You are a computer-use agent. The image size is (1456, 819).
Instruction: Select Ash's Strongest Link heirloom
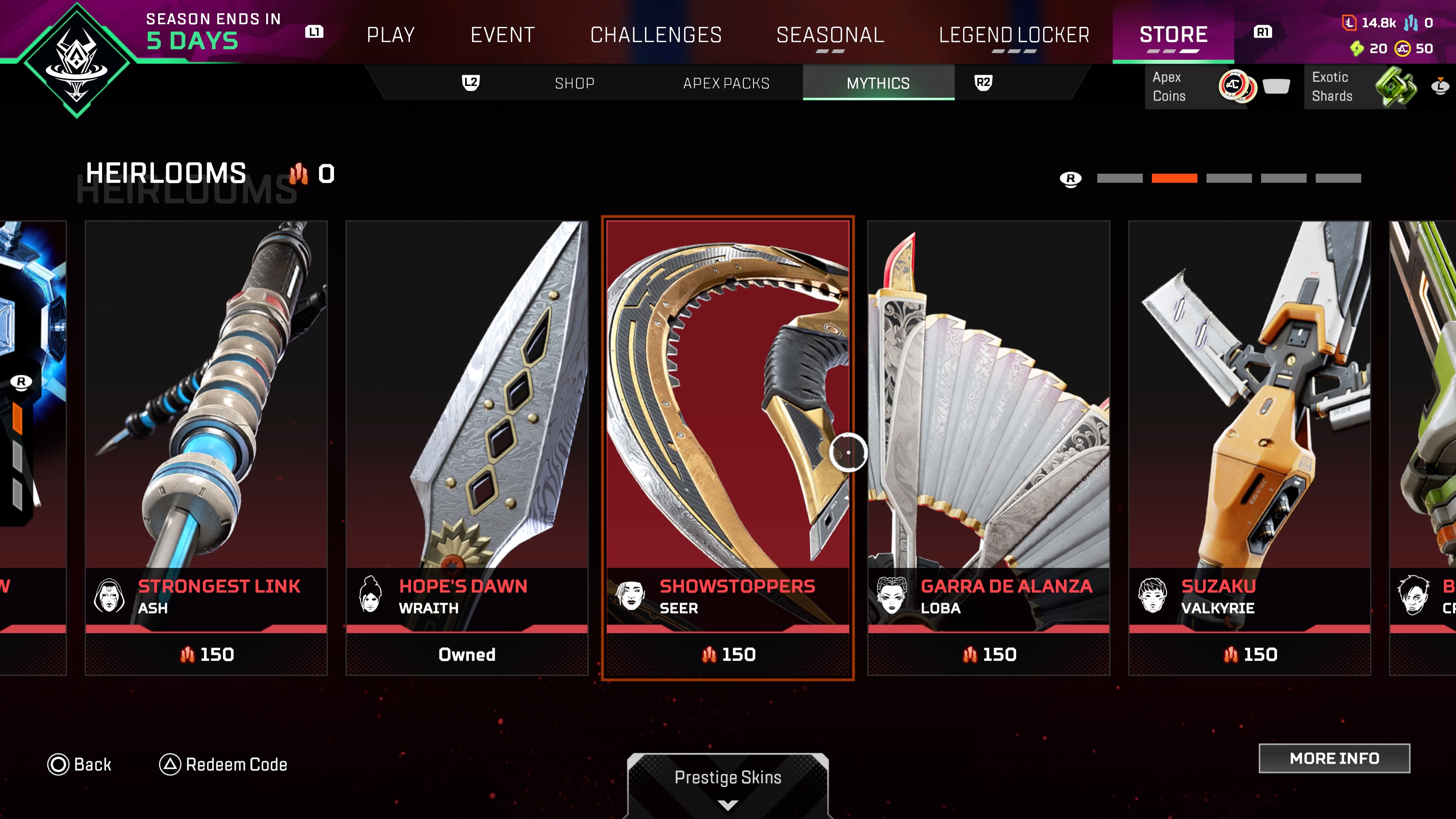(206, 447)
